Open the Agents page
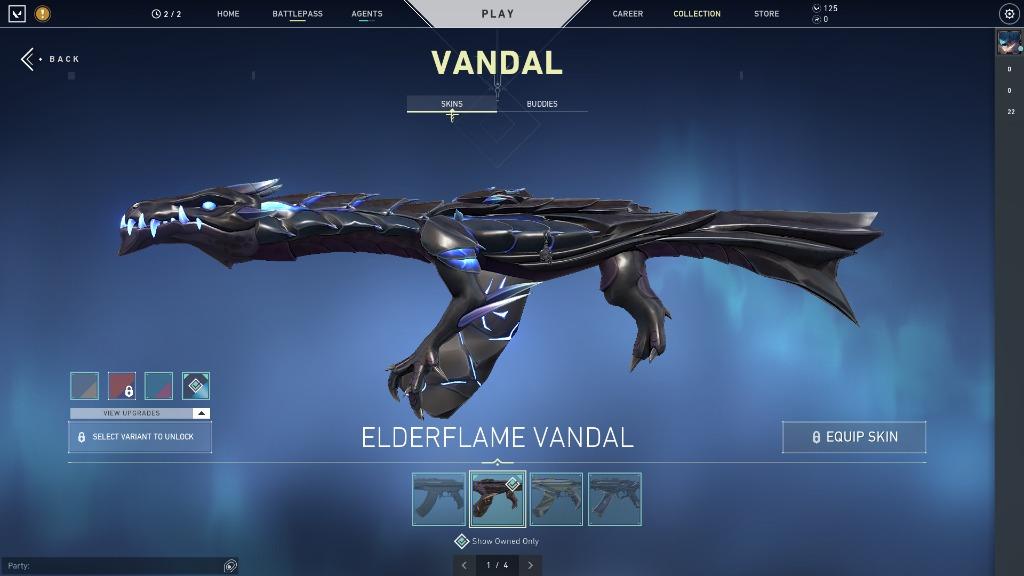 click(367, 14)
